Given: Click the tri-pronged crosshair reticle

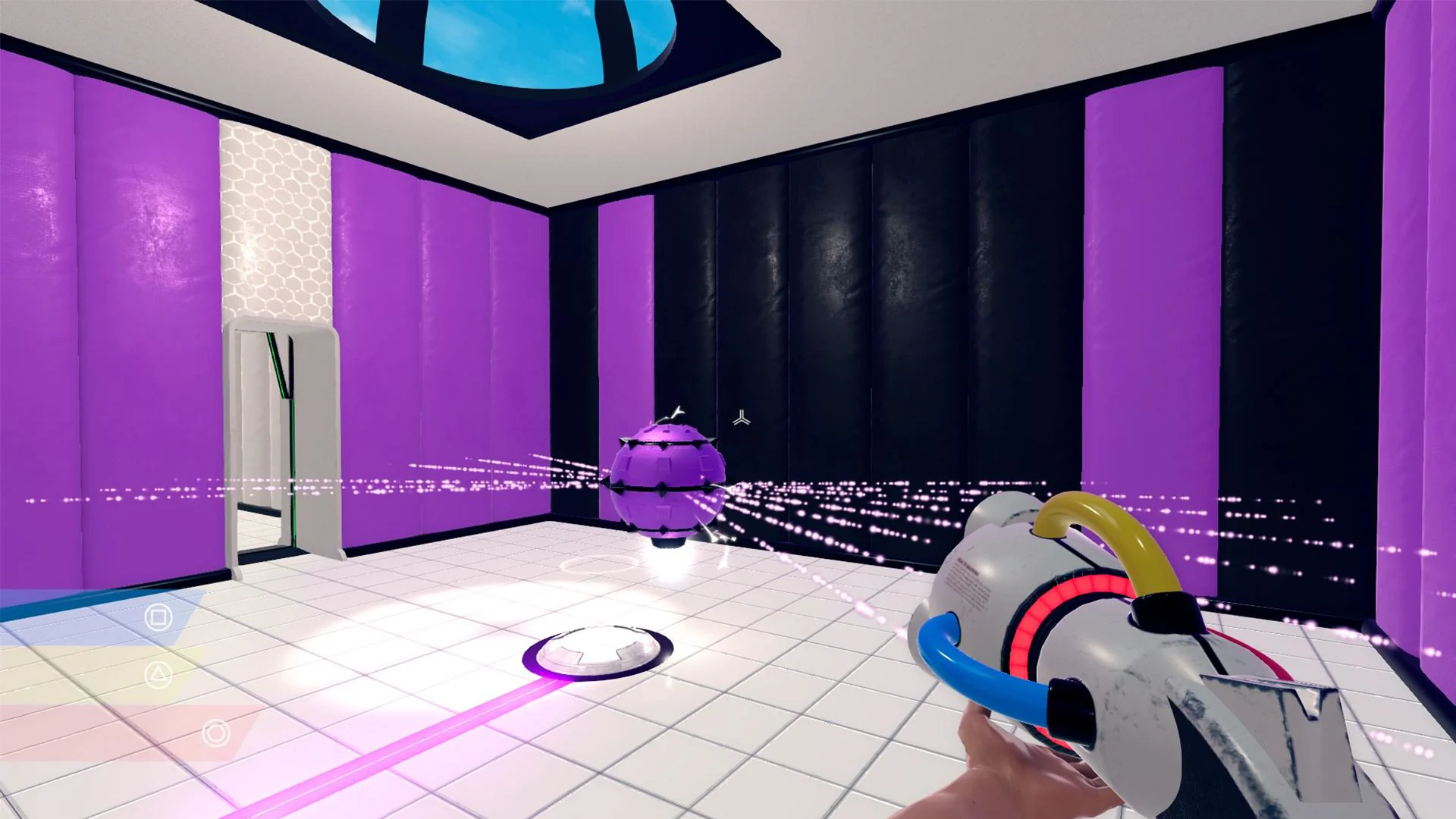Looking at the screenshot, I should [741, 416].
